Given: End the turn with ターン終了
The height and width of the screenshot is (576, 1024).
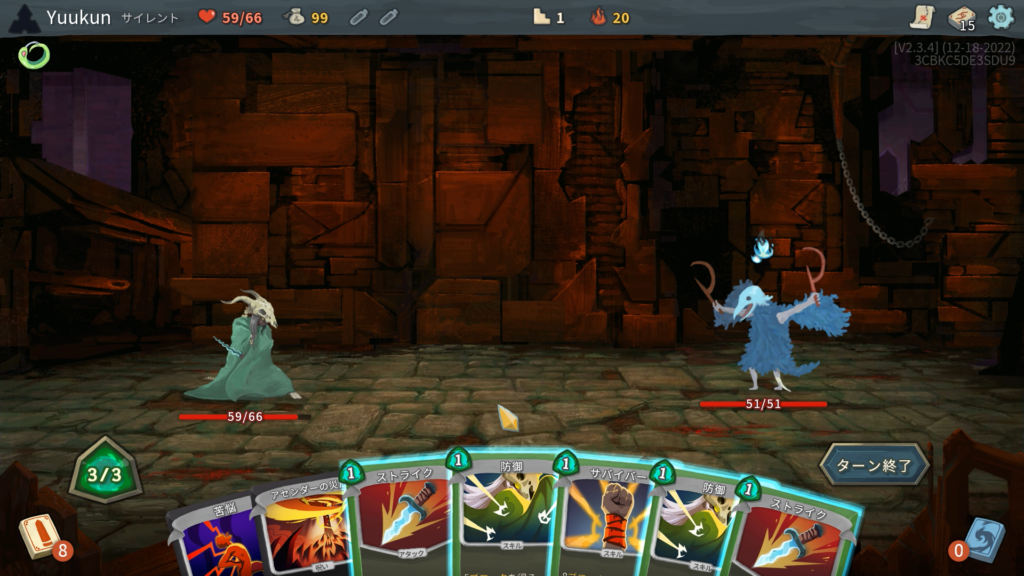Looking at the screenshot, I should [875, 465].
